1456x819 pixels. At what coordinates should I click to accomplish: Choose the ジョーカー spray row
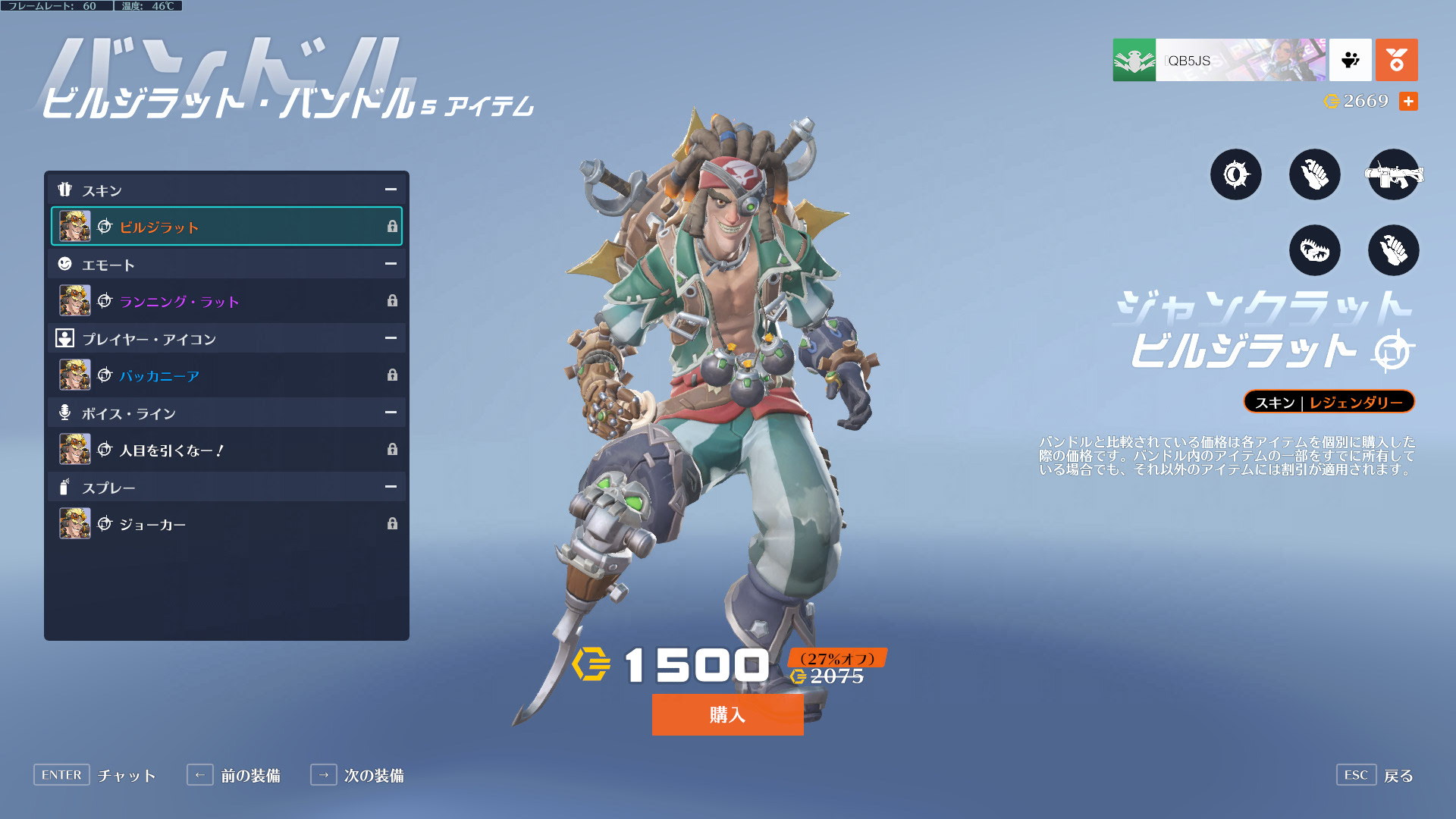tap(226, 524)
